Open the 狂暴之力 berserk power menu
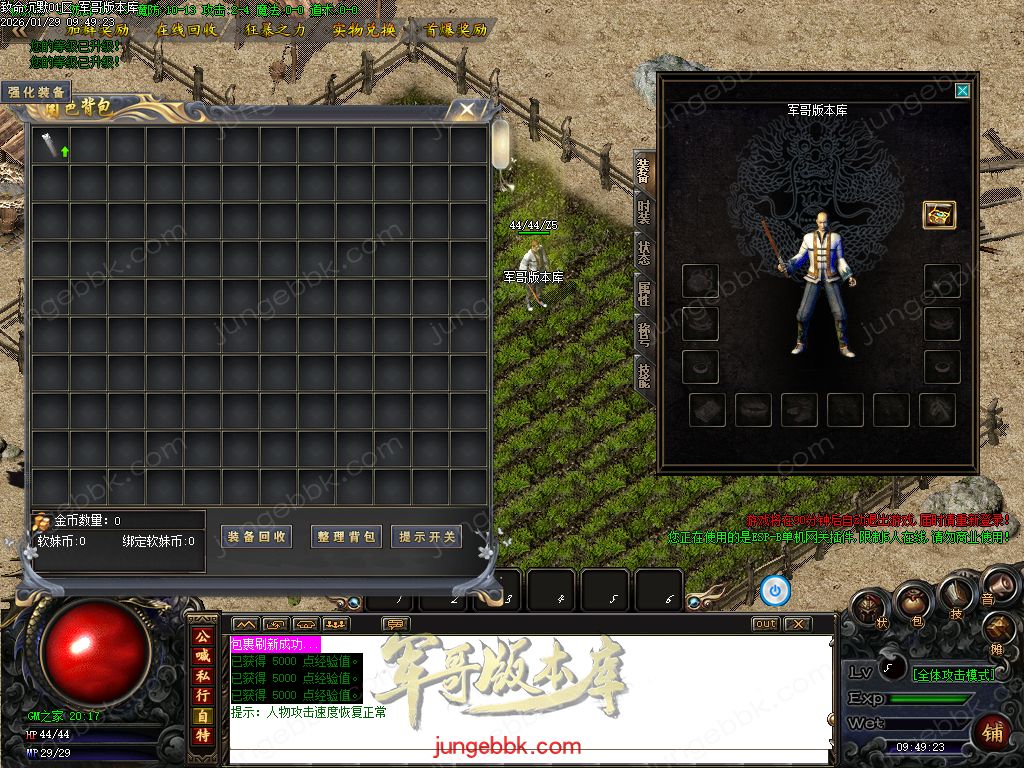Image resolution: width=1024 pixels, height=768 pixels. (x=275, y=30)
